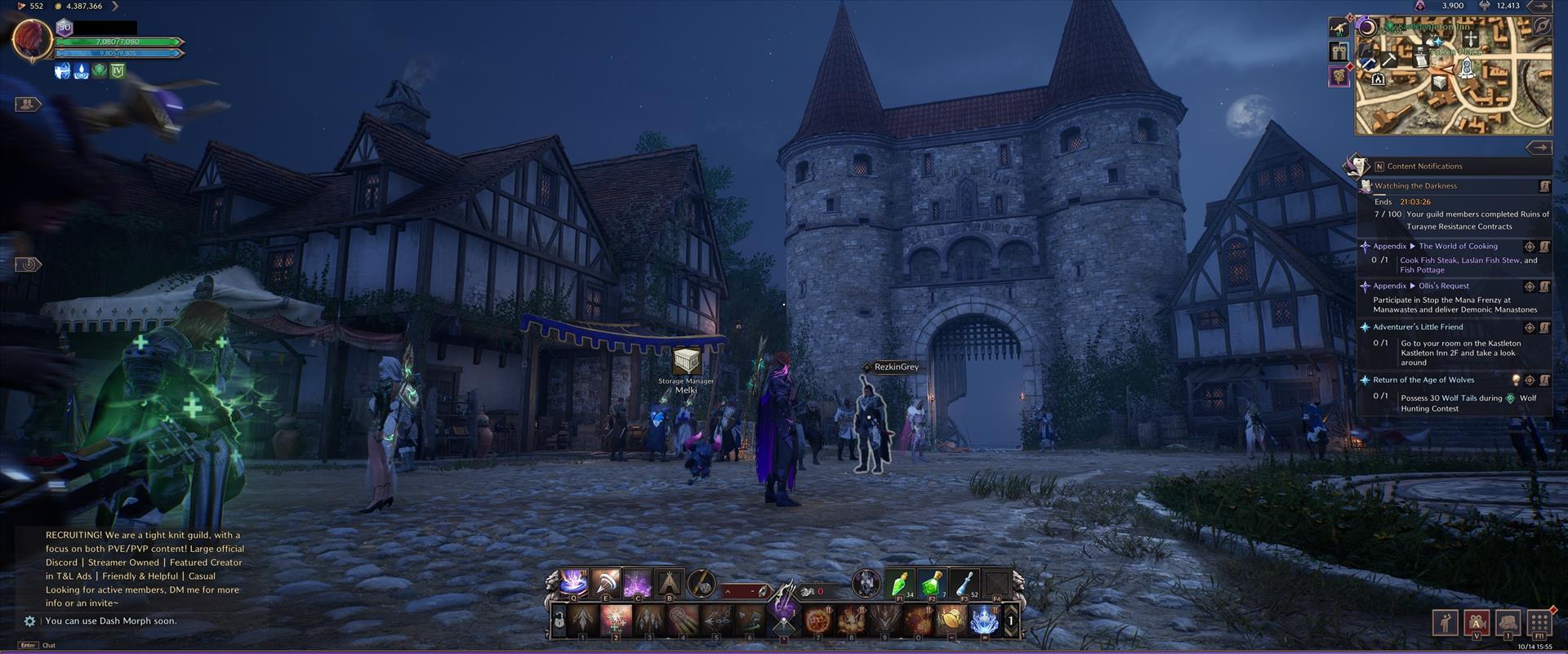
Task: Open the Content Notifications panel header
Action: click(1424, 167)
